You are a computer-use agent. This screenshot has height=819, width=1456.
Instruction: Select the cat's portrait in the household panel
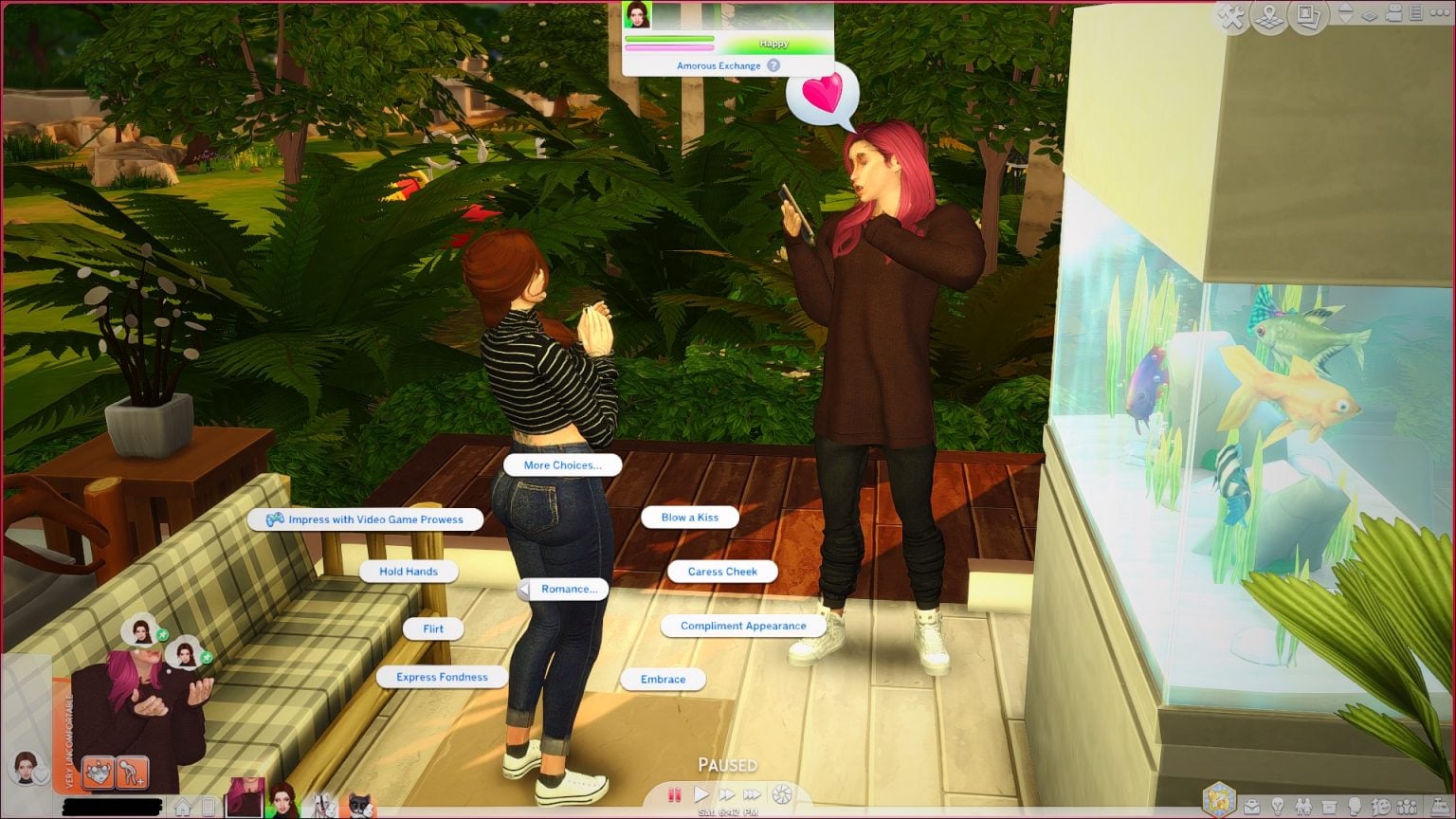(x=360, y=805)
